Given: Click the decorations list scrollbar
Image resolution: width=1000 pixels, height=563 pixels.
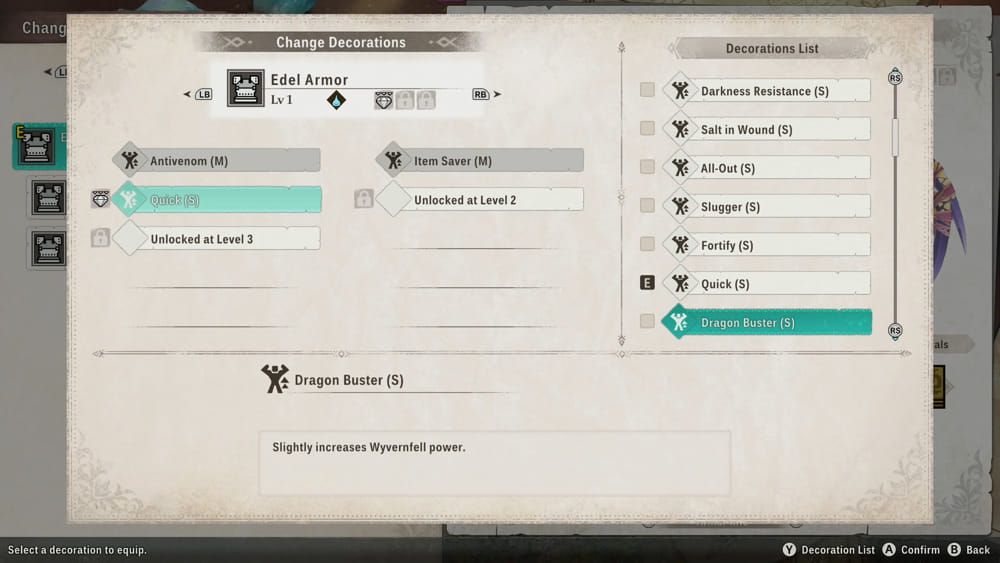Looking at the screenshot, I should click(x=895, y=138).
